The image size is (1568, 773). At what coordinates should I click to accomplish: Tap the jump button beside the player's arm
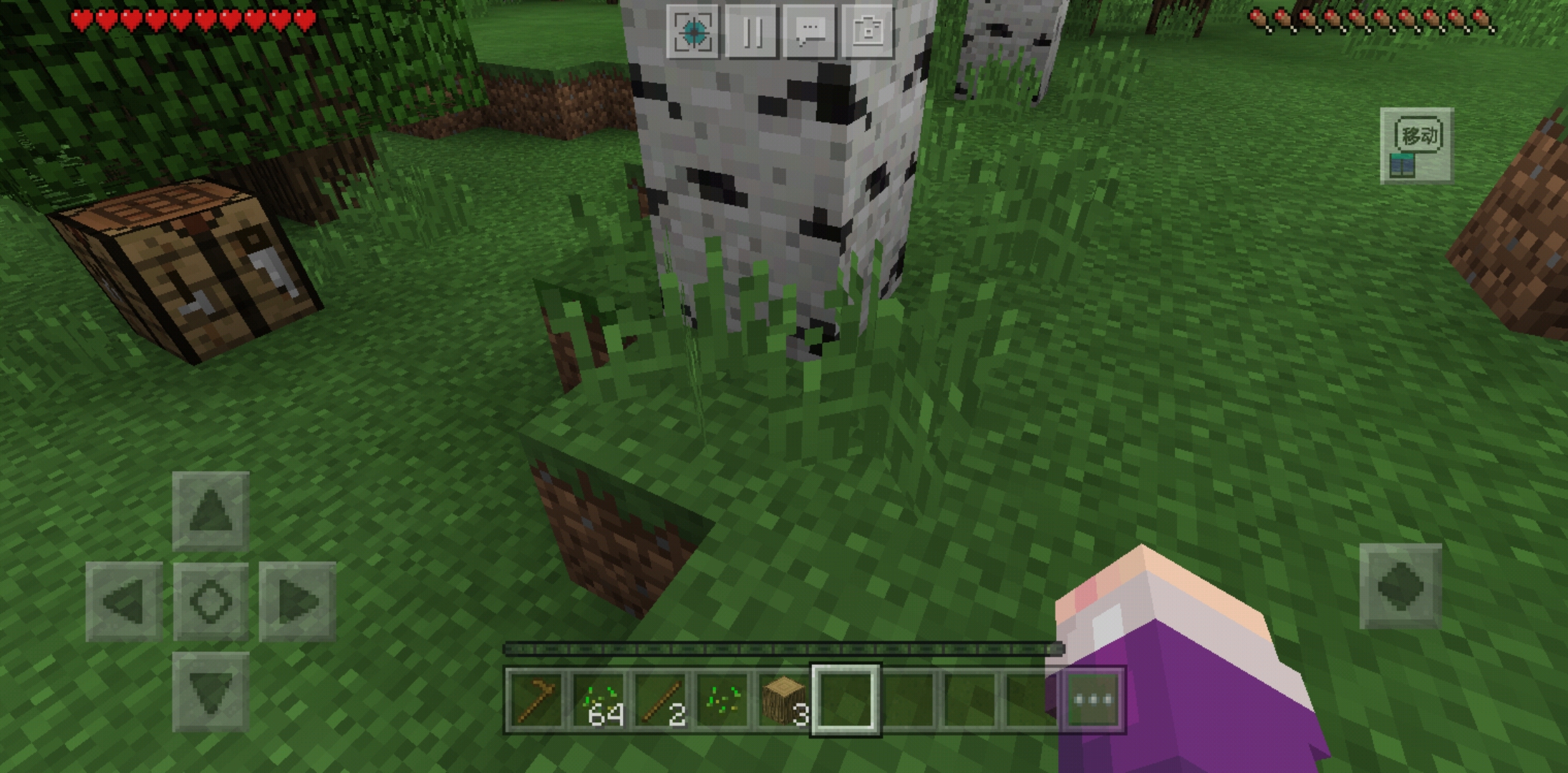1400,586
